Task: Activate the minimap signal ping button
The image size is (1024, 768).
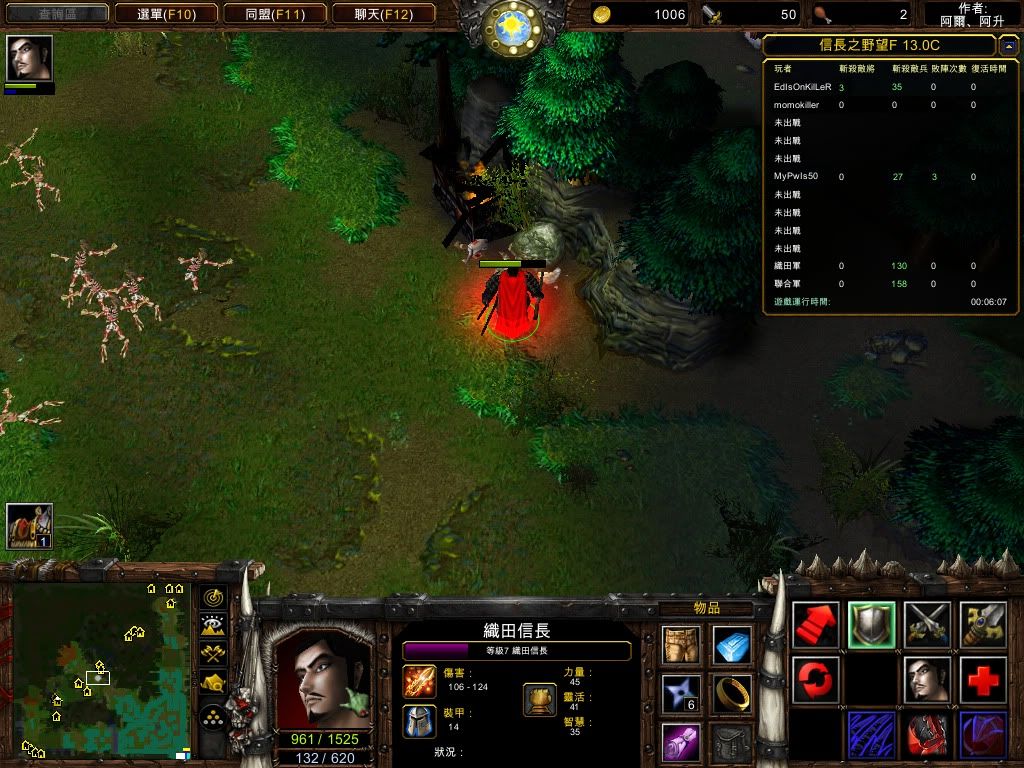Action: [212, 598]
